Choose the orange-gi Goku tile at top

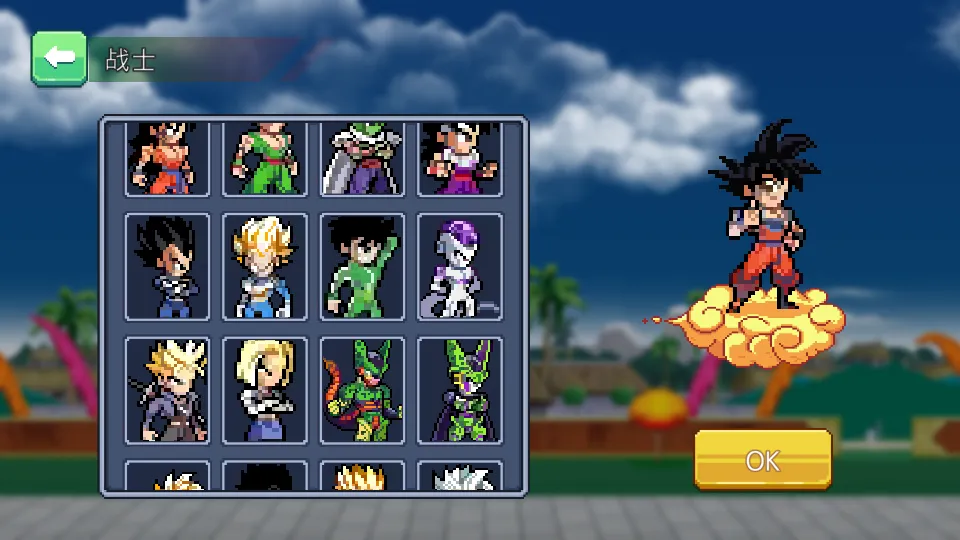click(167, 159)
